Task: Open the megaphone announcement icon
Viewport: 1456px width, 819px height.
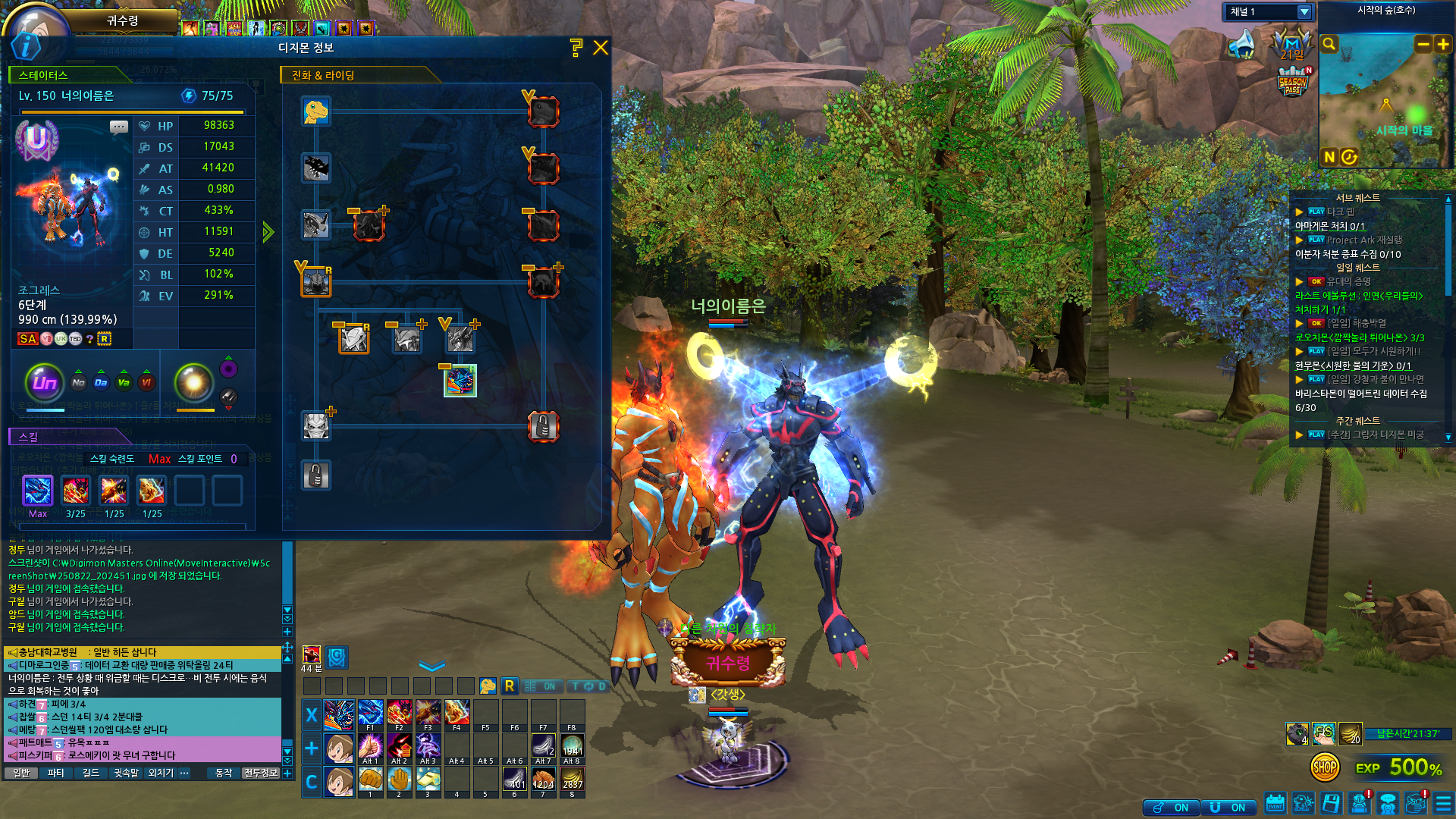Action: coord(1243,45)
